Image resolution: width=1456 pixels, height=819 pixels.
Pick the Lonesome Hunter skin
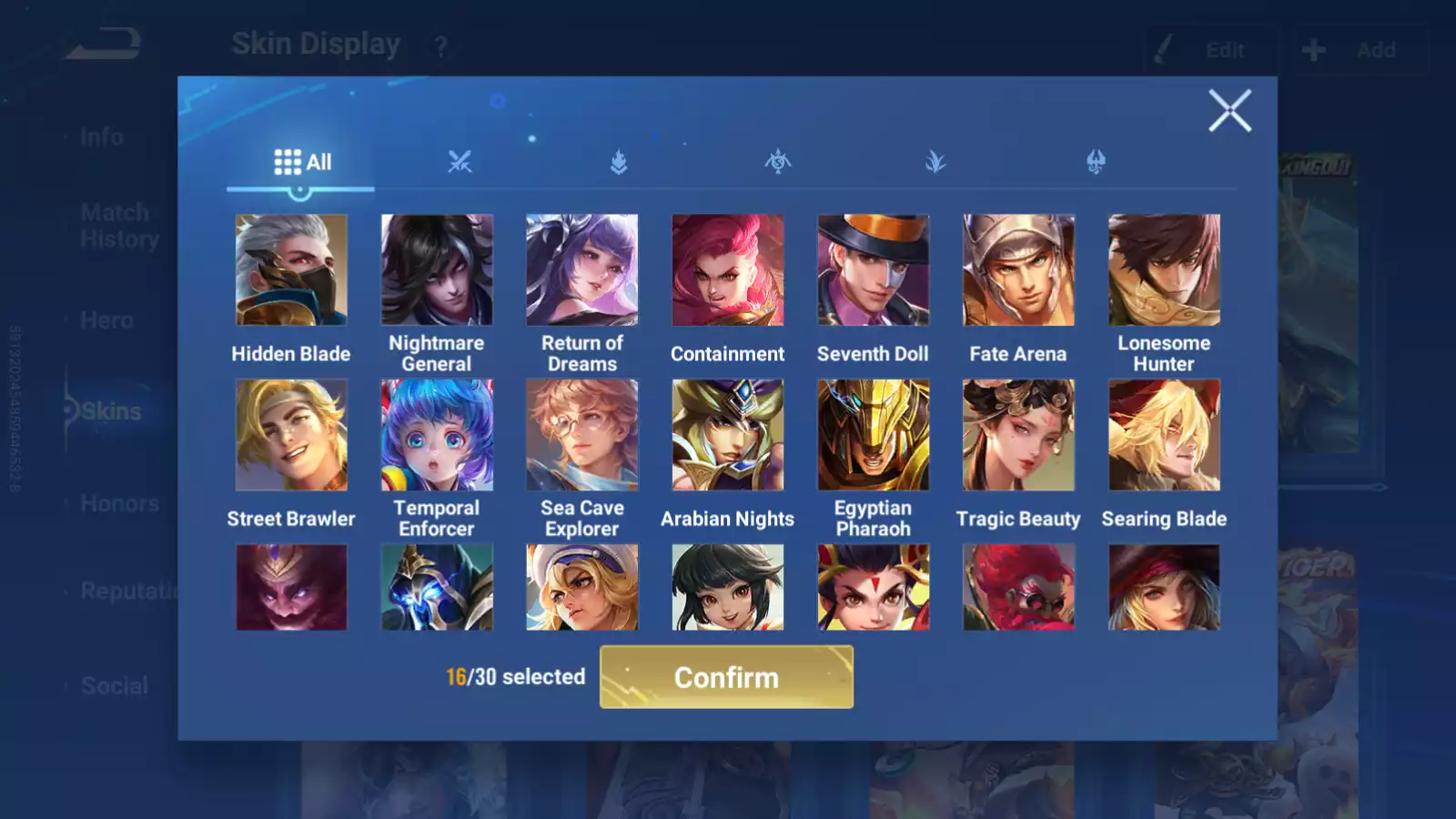pos(1164,270)
